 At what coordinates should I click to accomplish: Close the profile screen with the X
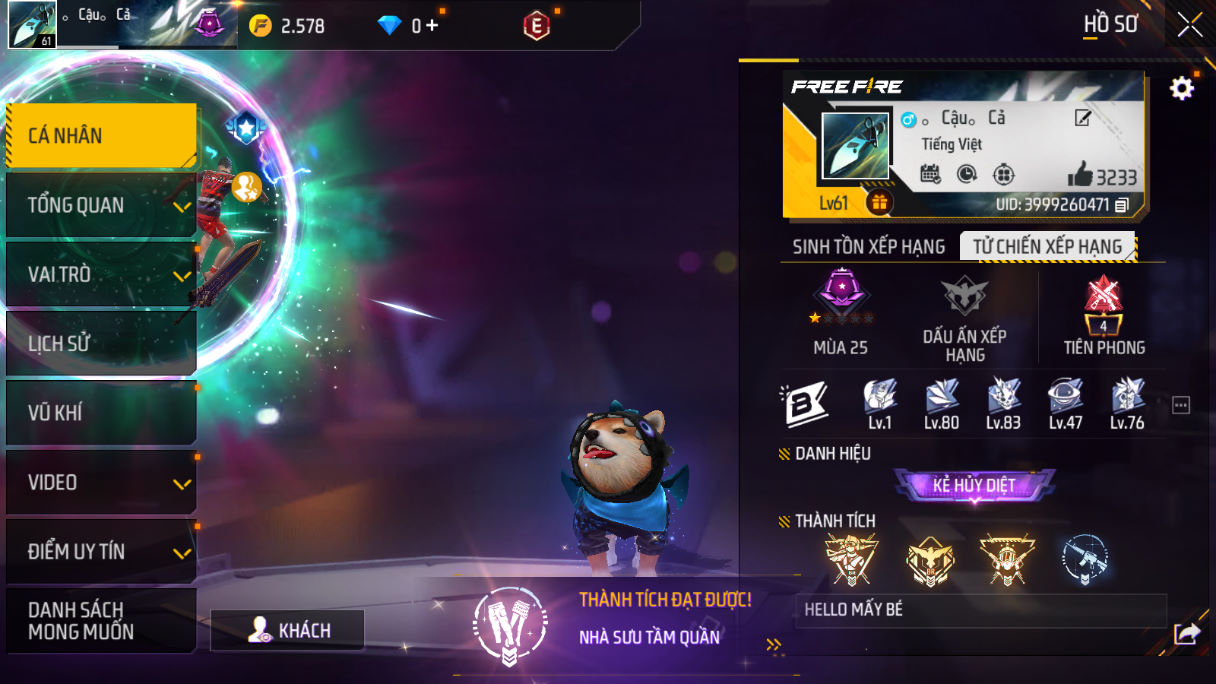[x=1189, y=24]
